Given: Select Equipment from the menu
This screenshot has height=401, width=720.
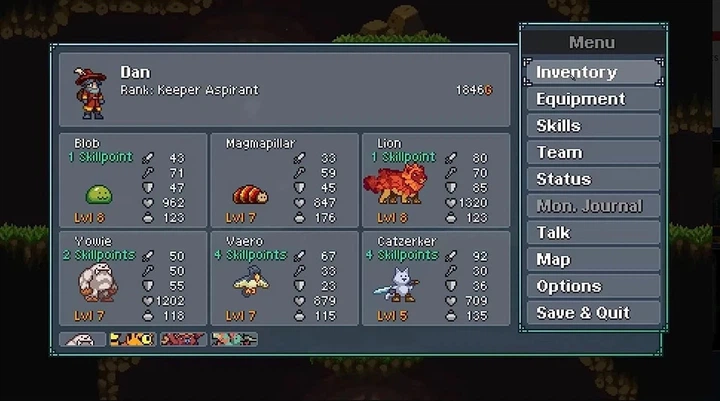Looking at the screenshot, I should (592, 99).
